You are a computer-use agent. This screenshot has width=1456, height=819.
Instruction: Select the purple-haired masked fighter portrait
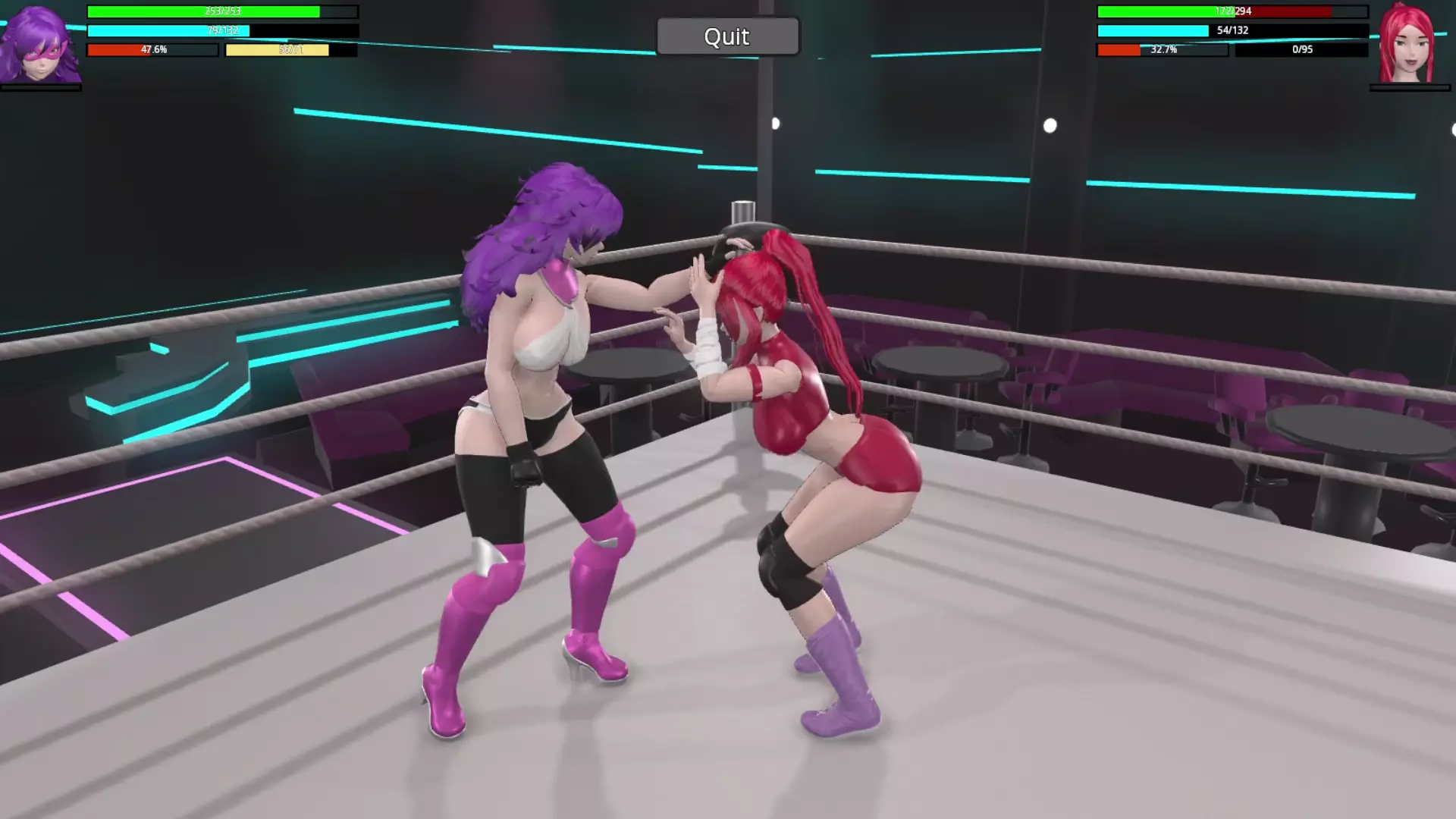click(41, 44)
